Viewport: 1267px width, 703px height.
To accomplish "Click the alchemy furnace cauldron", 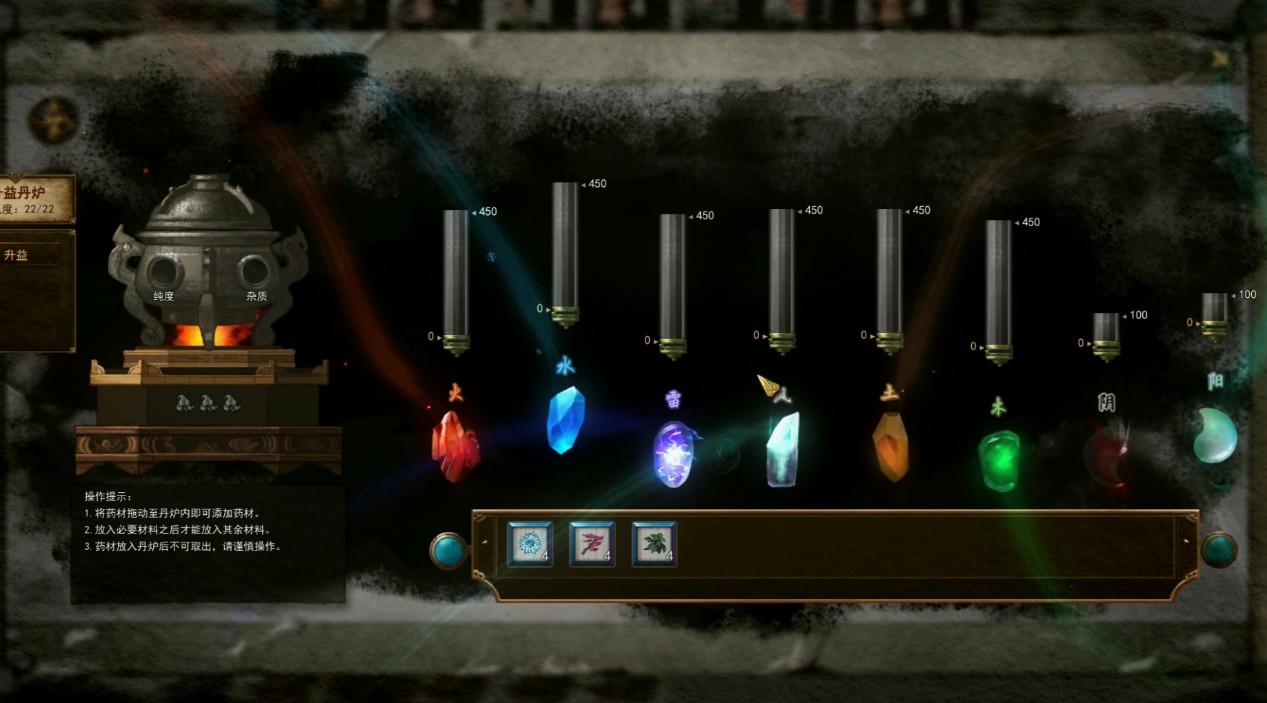I will pos(208,265).
